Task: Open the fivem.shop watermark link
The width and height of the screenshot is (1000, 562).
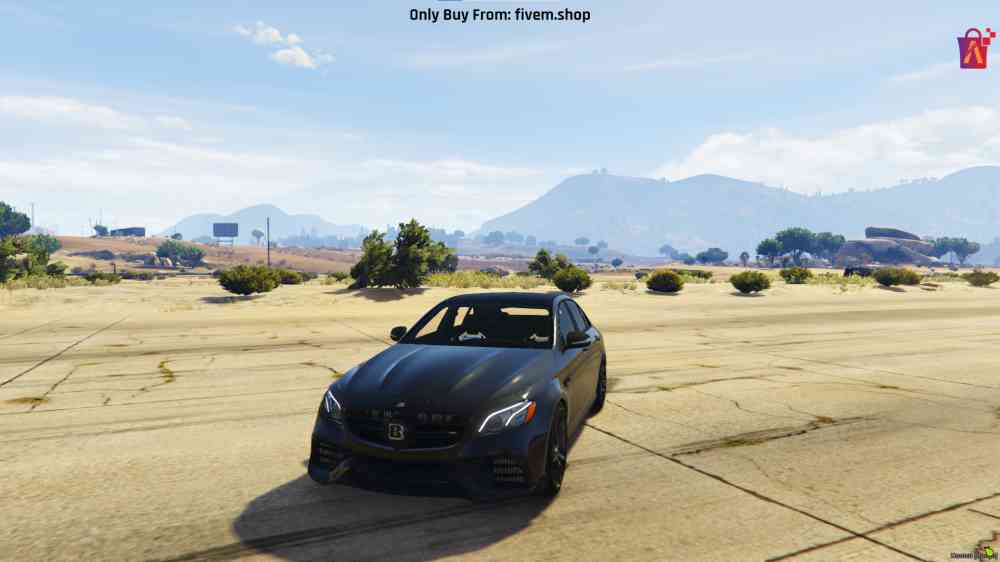Action: (499, 15)
